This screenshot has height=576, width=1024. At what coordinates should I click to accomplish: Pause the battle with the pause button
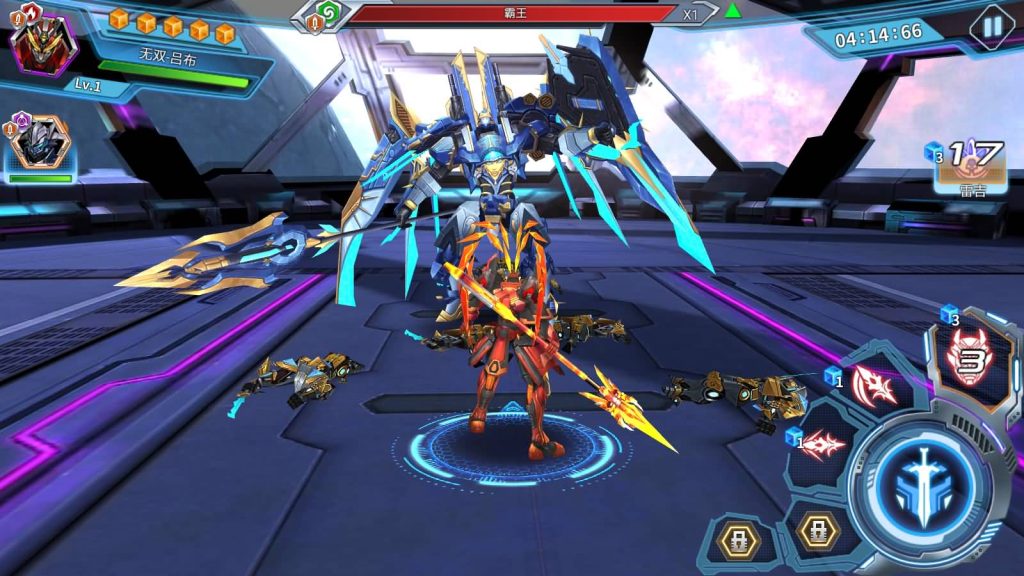991,27
